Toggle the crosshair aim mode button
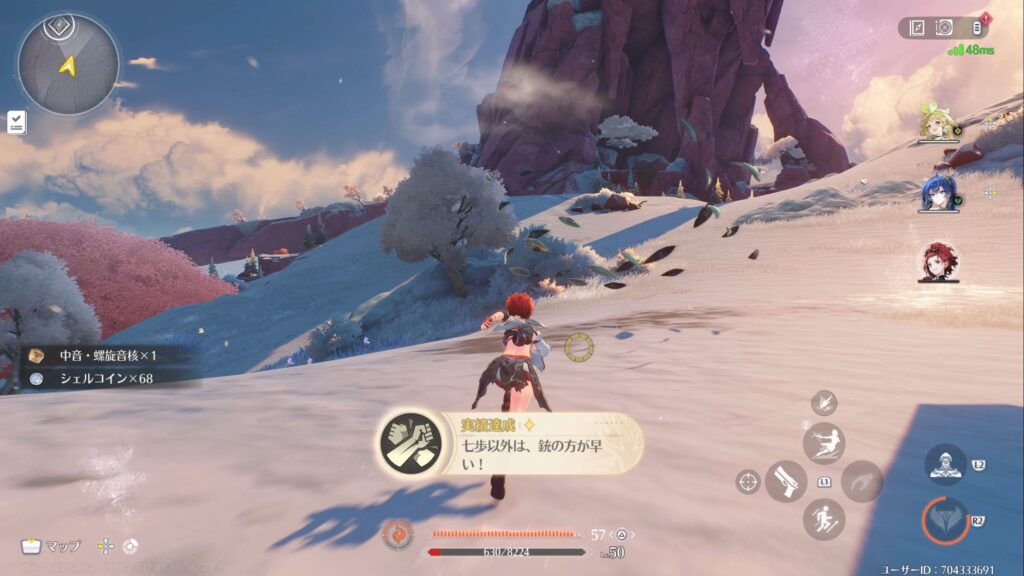Viewport: 1024px width, 576px height. (747, 481)
